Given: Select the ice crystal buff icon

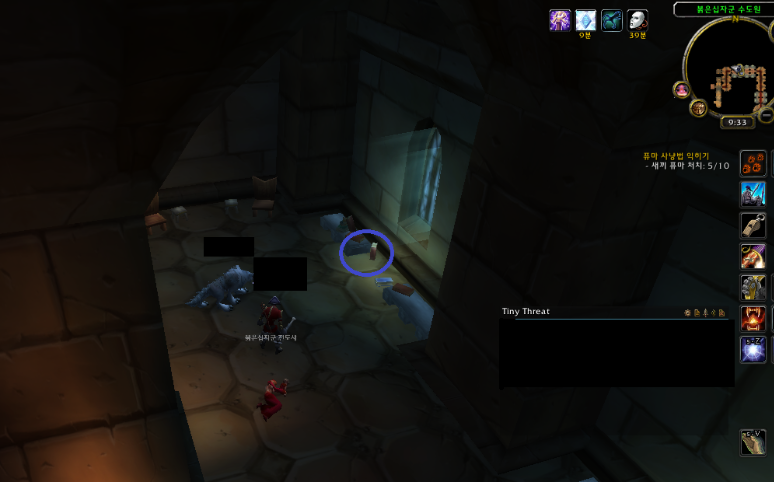Looking at the screenshot, I should [x=586, y=20].
